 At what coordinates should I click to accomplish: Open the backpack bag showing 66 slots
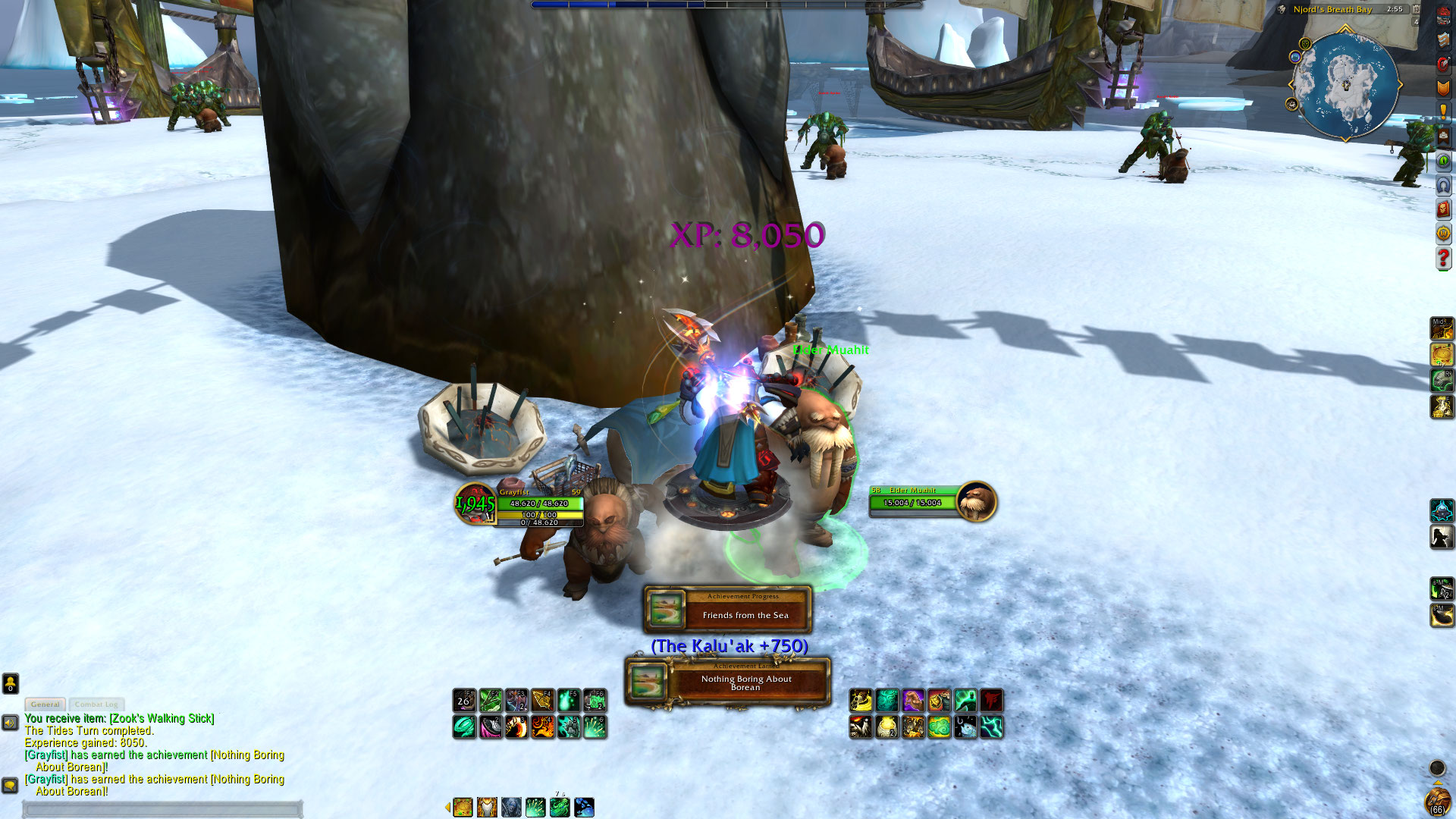coord(1437,802)
